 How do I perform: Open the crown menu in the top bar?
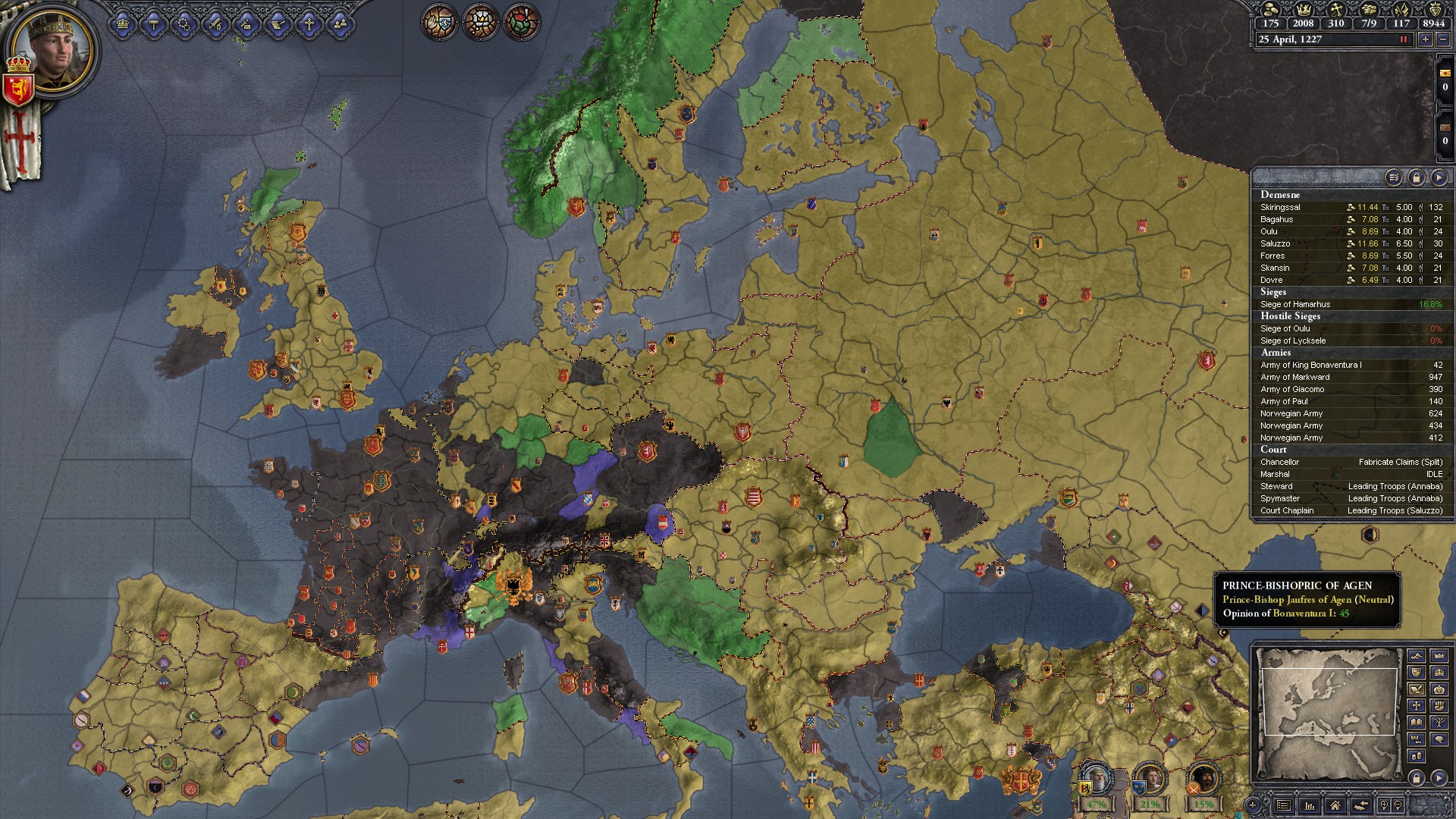click(124, 24)
